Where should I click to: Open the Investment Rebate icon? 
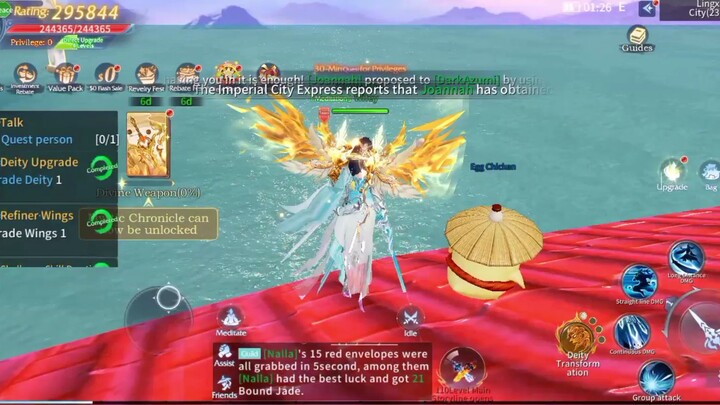click(x=26, y=75)
